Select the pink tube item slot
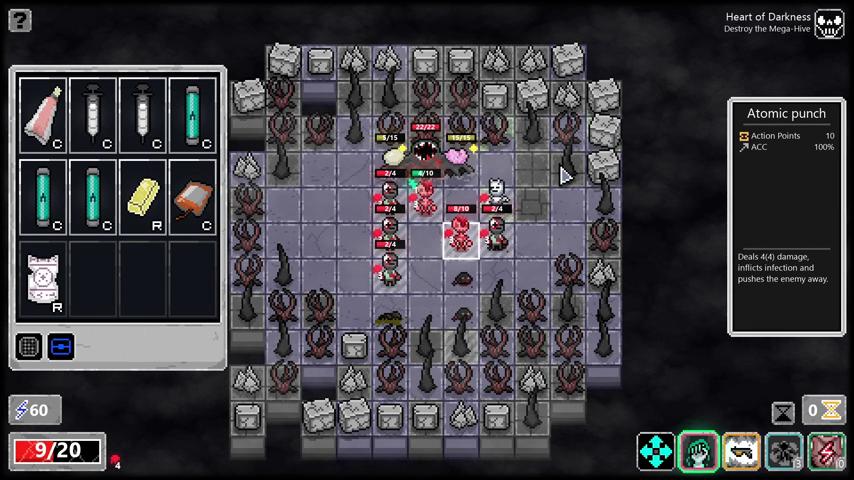854x480 pixels. 43,116
